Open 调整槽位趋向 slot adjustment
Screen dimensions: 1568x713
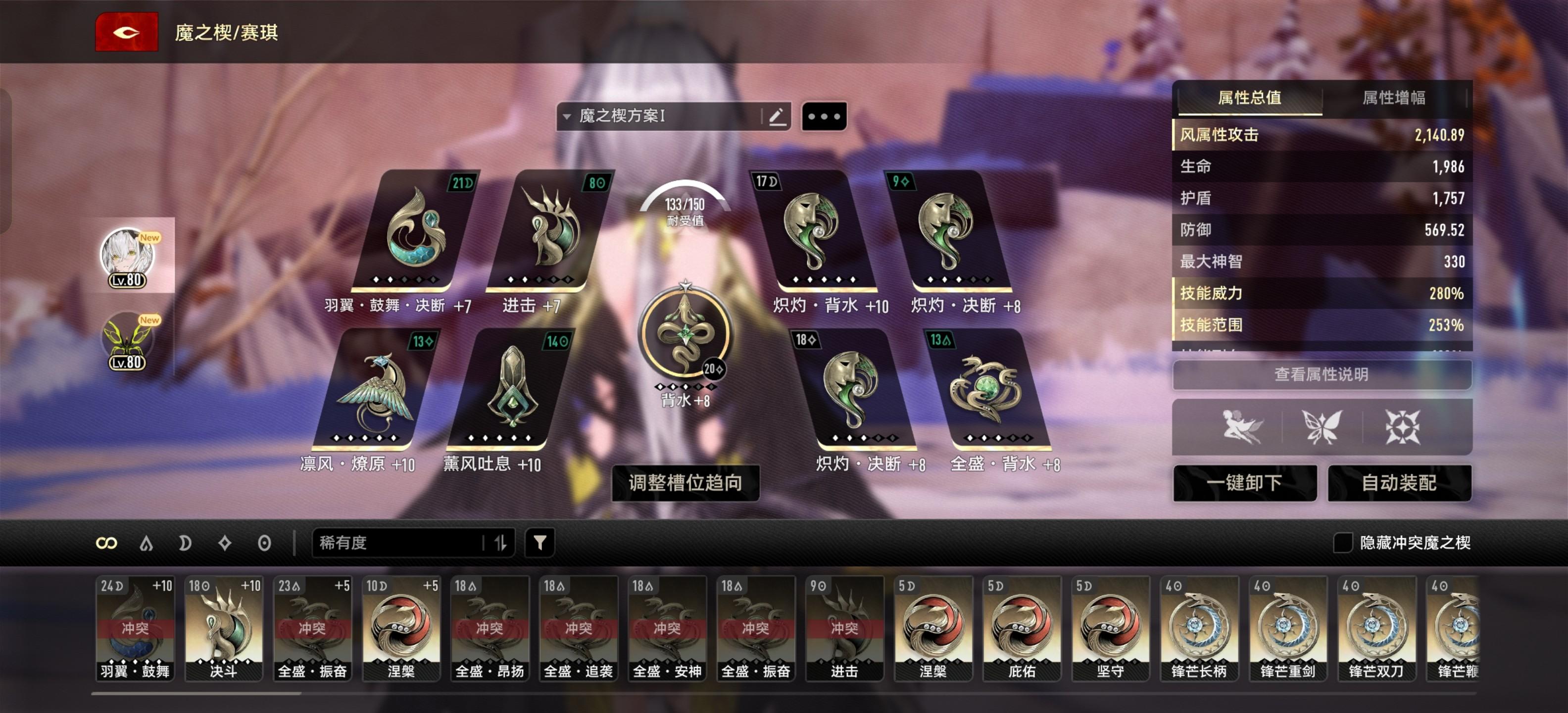pos(685,483)
